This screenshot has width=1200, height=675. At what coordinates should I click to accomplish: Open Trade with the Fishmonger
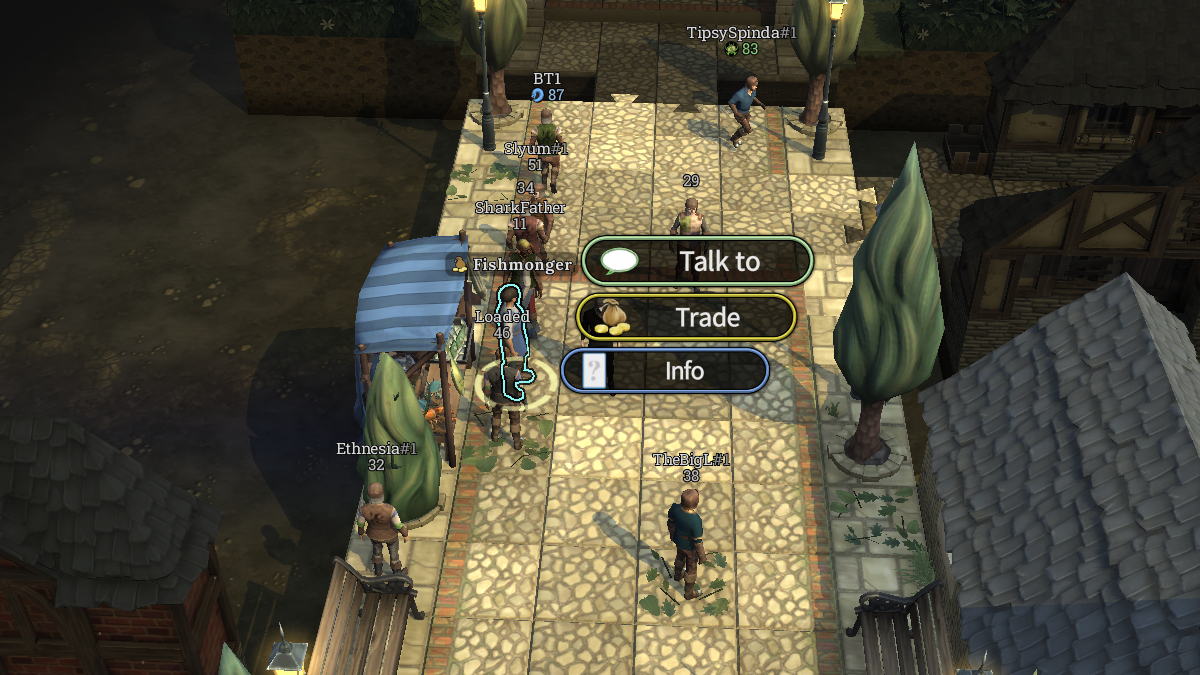687,318
